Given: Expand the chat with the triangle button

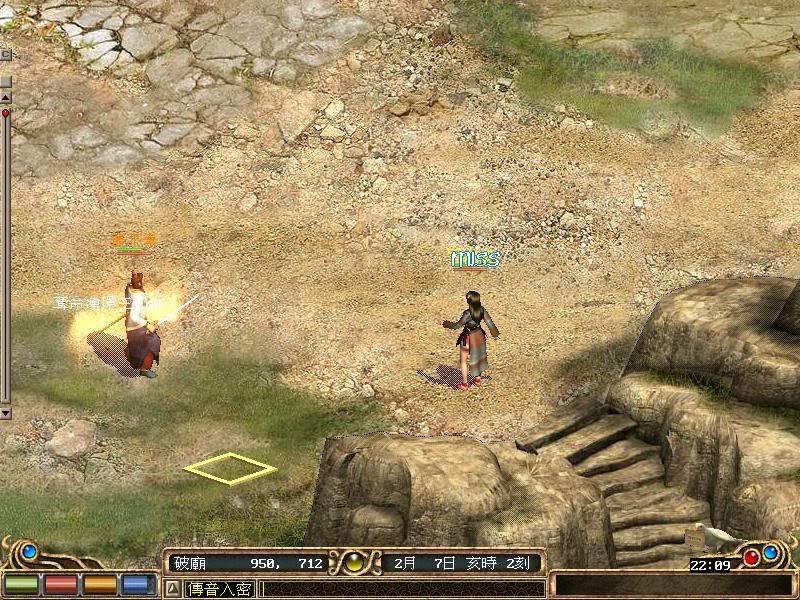Looking at the screenshot, I should click(x=172, y=589).
